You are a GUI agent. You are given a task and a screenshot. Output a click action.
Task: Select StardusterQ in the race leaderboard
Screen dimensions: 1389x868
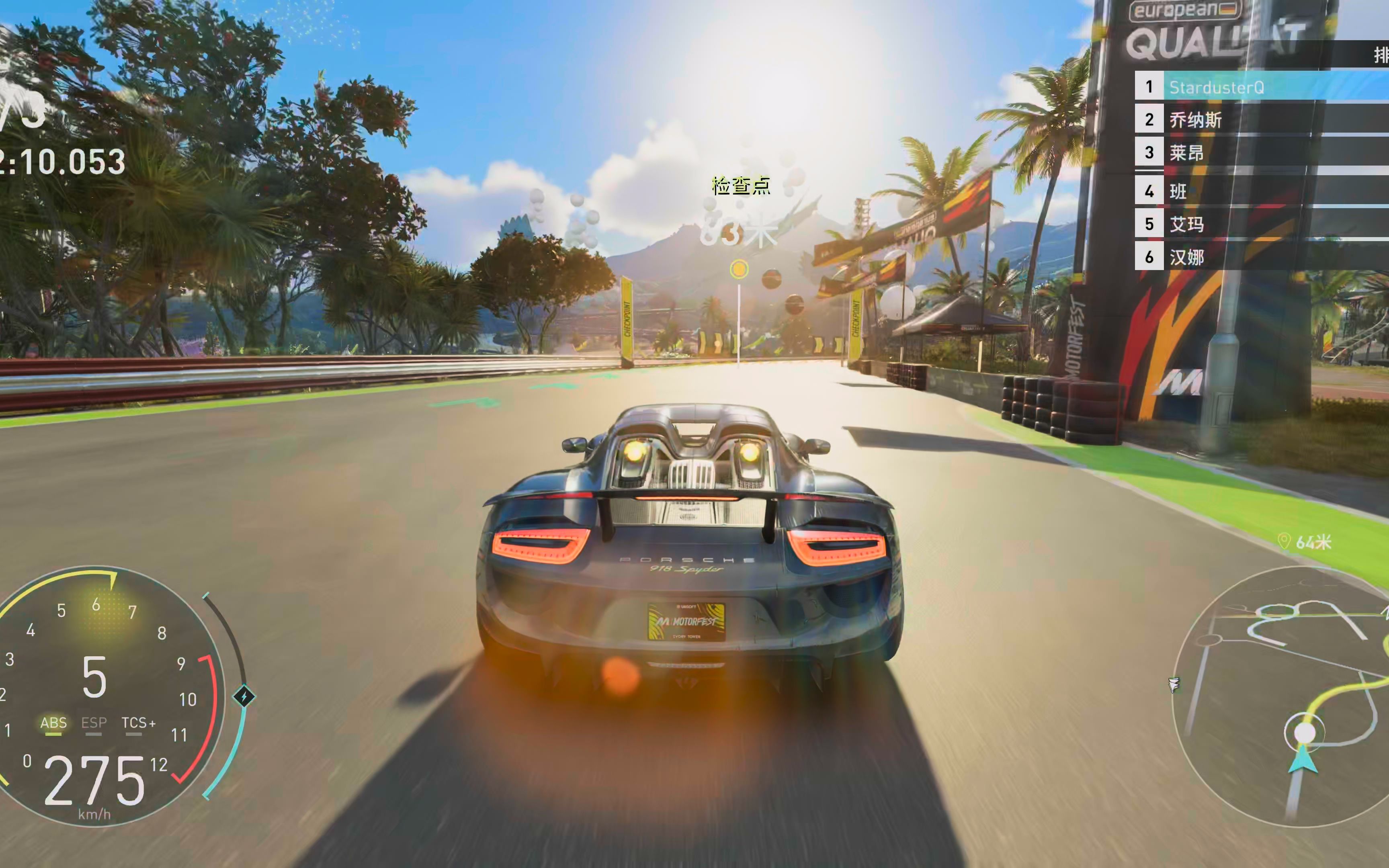(x=1216, y=87)
